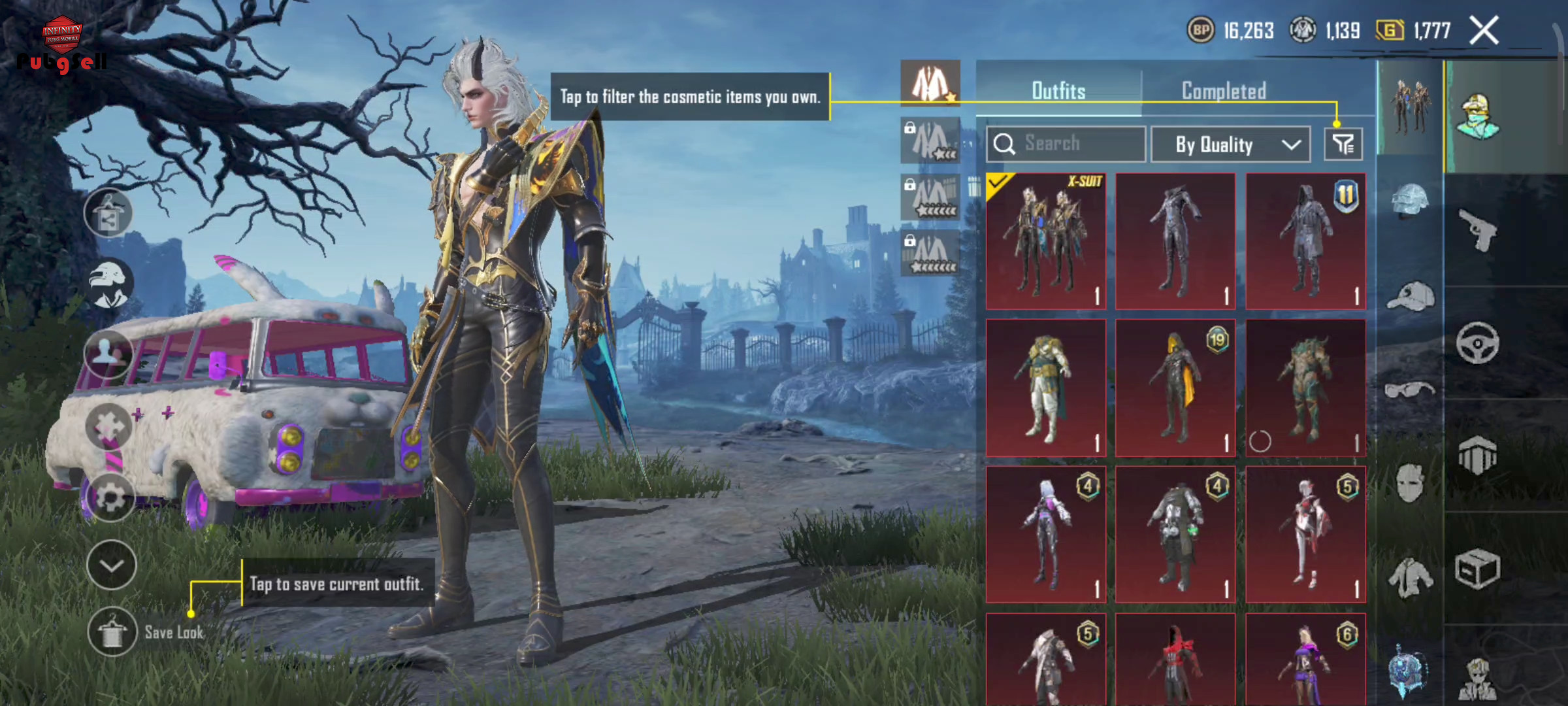Select the X-SUIT outfit tile
This screenshot has height=706, width=1568.
point(1046,241)
